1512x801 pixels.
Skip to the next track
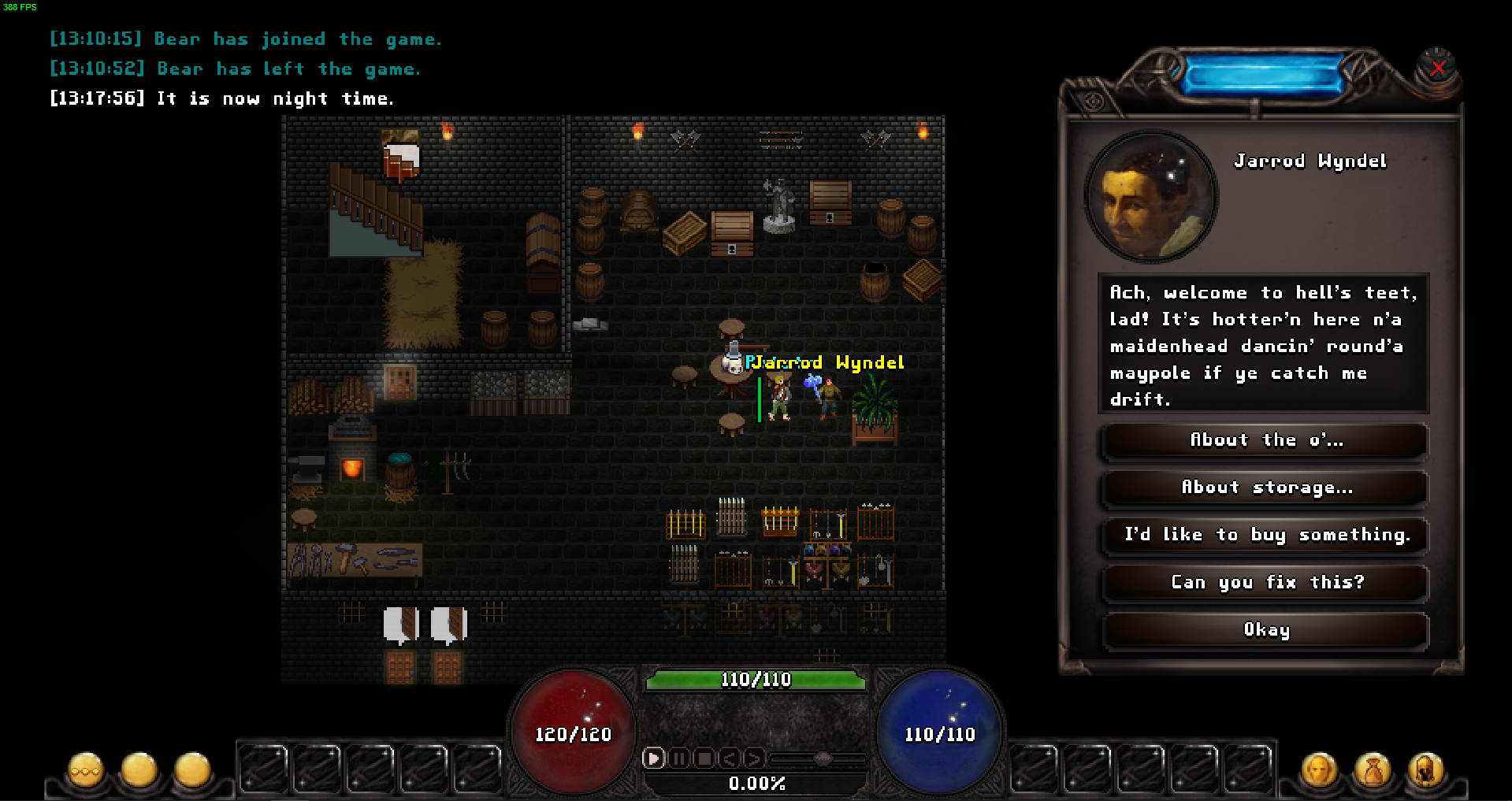pyautogui.click(x=754, y=758)
